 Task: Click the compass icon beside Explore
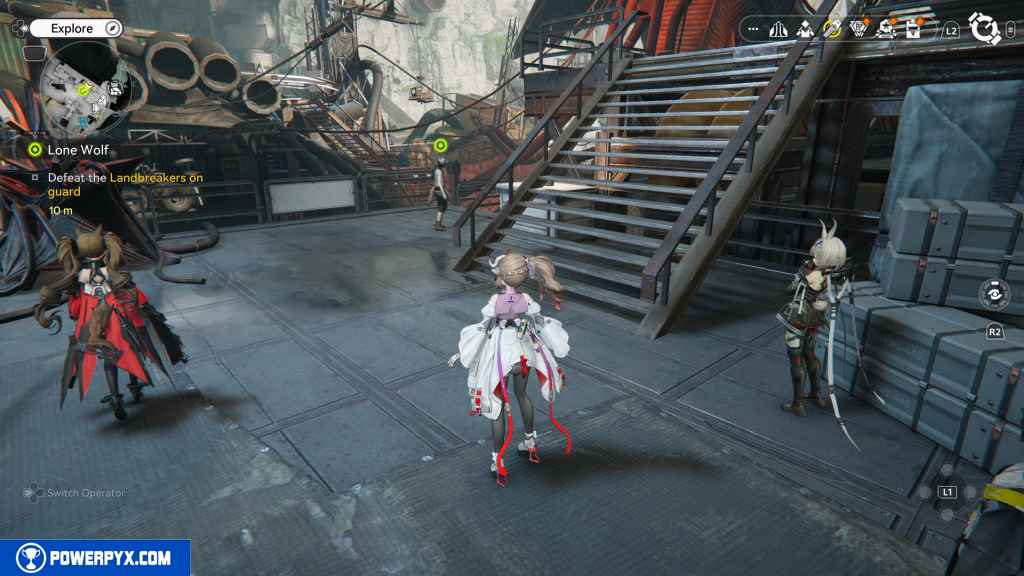pyautogui.click(x=112, y=29)
